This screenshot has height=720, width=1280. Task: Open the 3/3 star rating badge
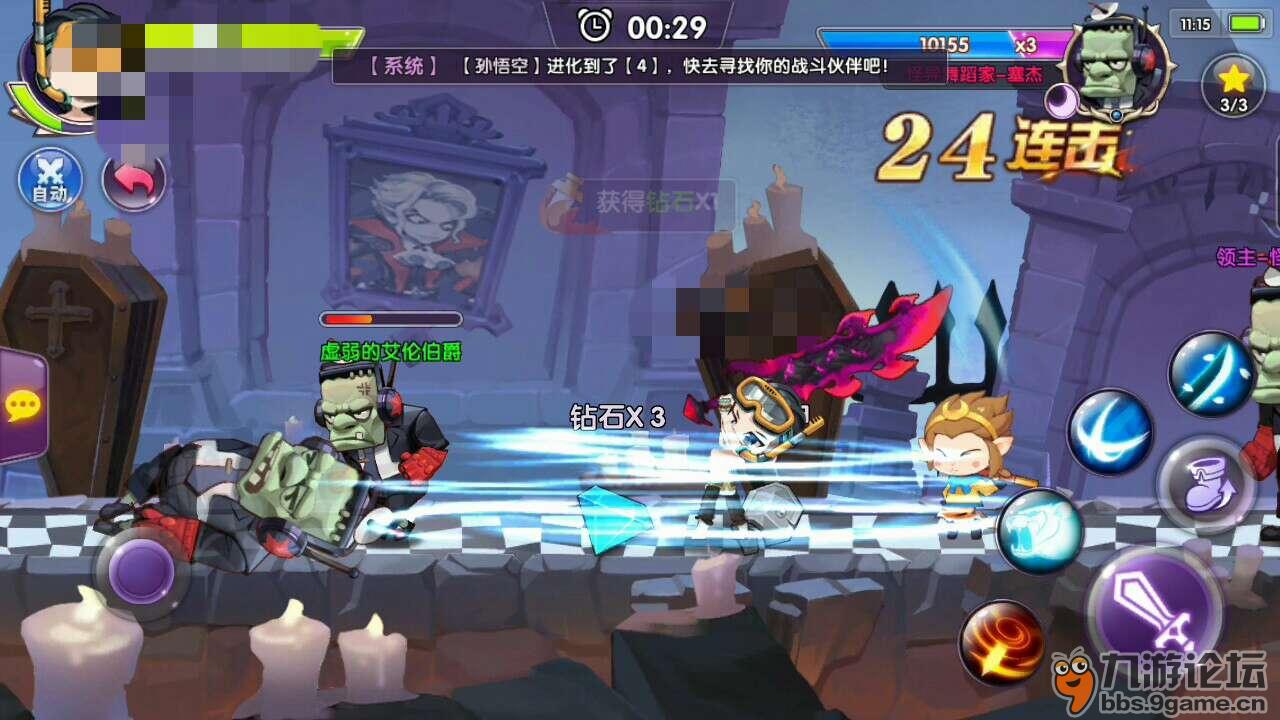coord(1234,86)
